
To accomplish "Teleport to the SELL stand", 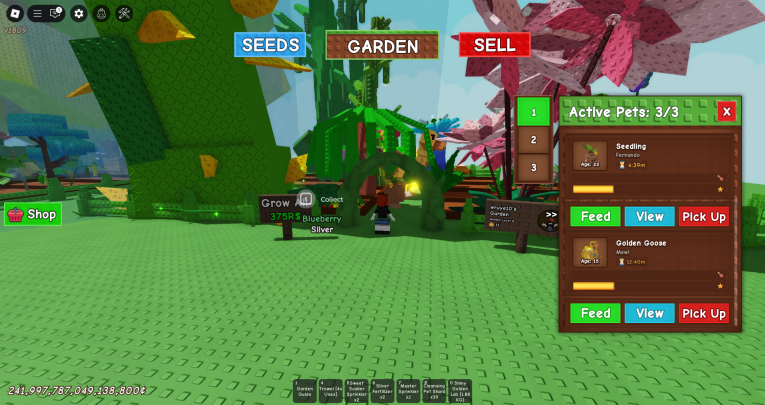I will pyautogui.click(x=494, y=45).
